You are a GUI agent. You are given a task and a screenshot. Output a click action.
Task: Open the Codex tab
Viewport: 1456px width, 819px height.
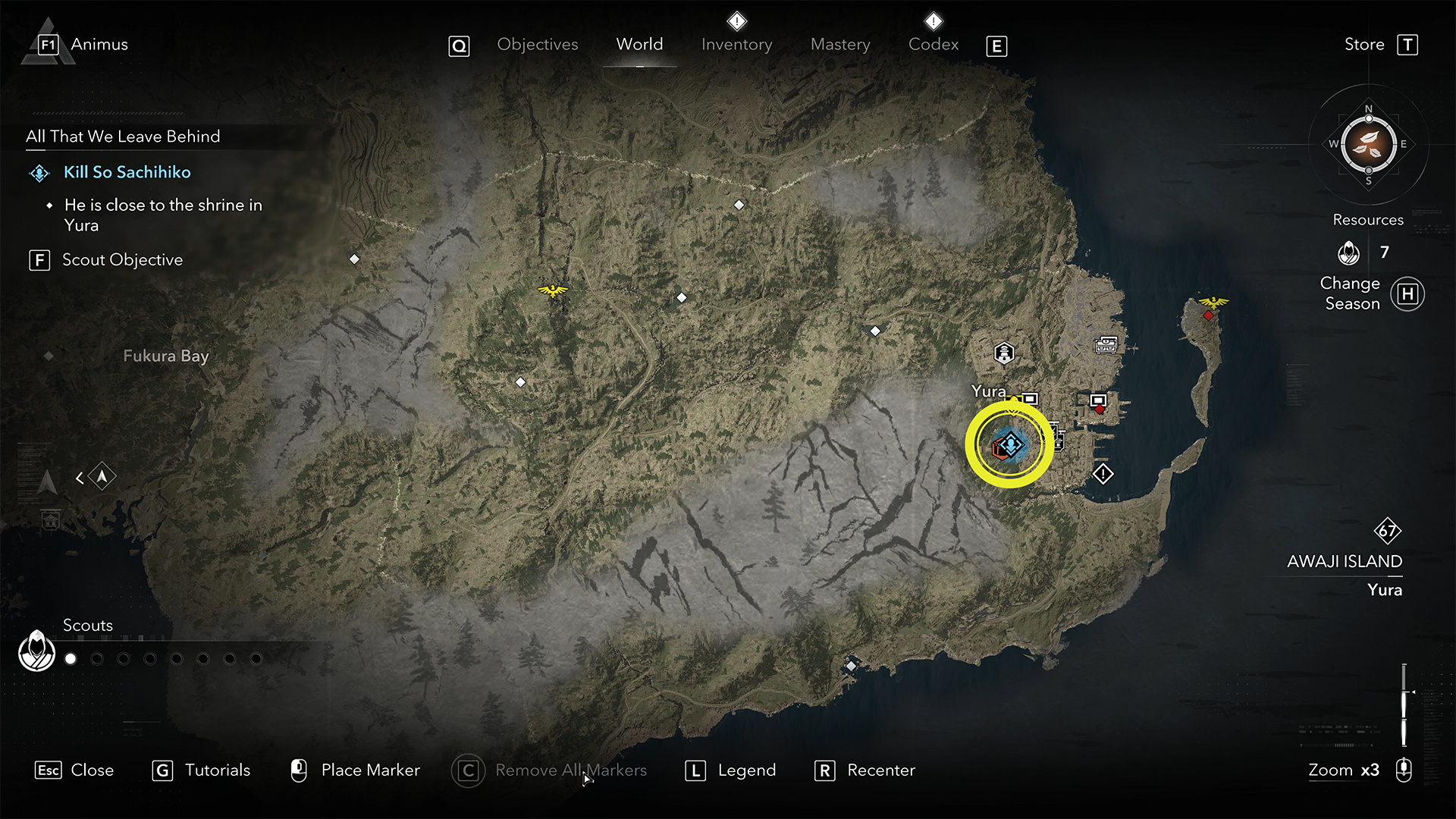[x=934, y=45]
